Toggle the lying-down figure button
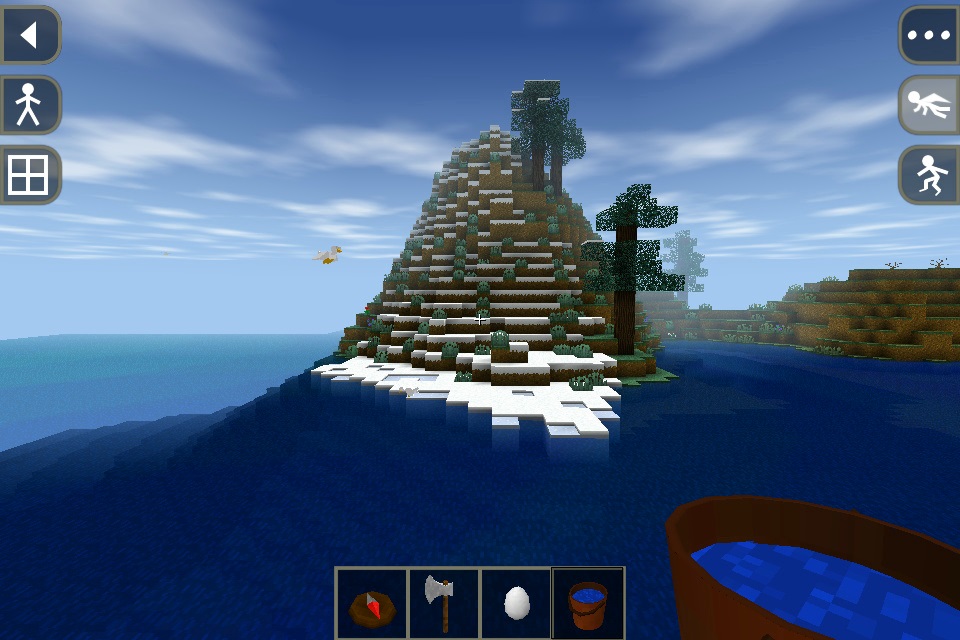Image resolution: width=960 pixels, height=640 pixels. pos(929,105)
